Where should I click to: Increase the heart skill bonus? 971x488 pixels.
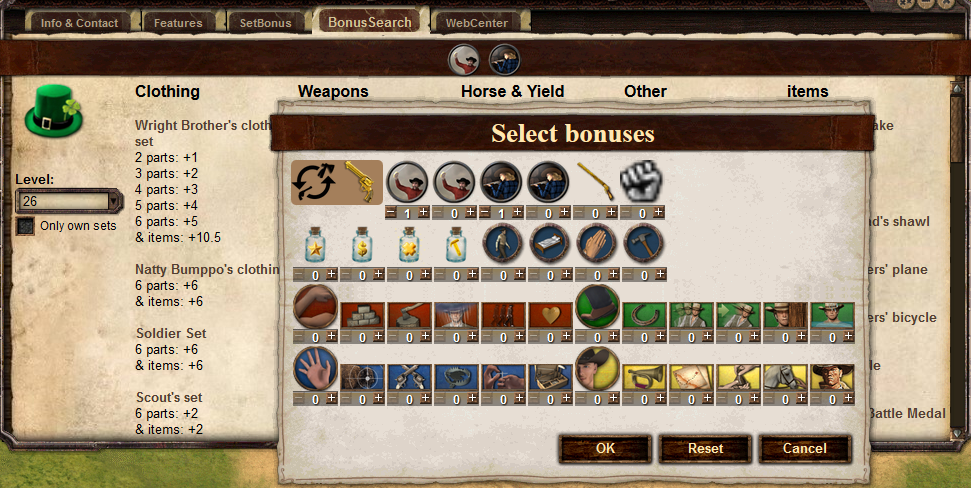click(565, 337)
